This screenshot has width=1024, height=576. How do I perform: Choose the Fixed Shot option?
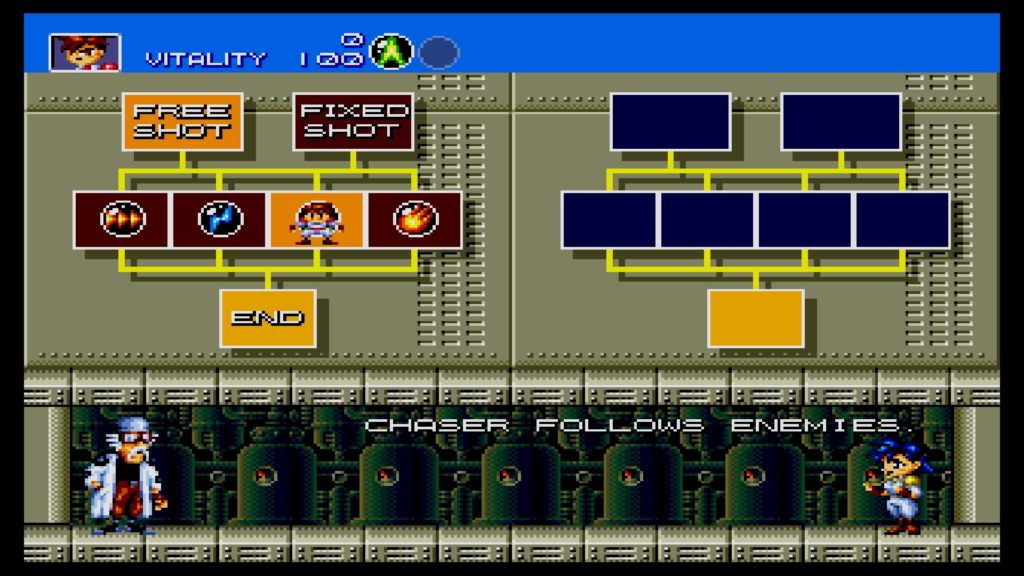(353, 121)
